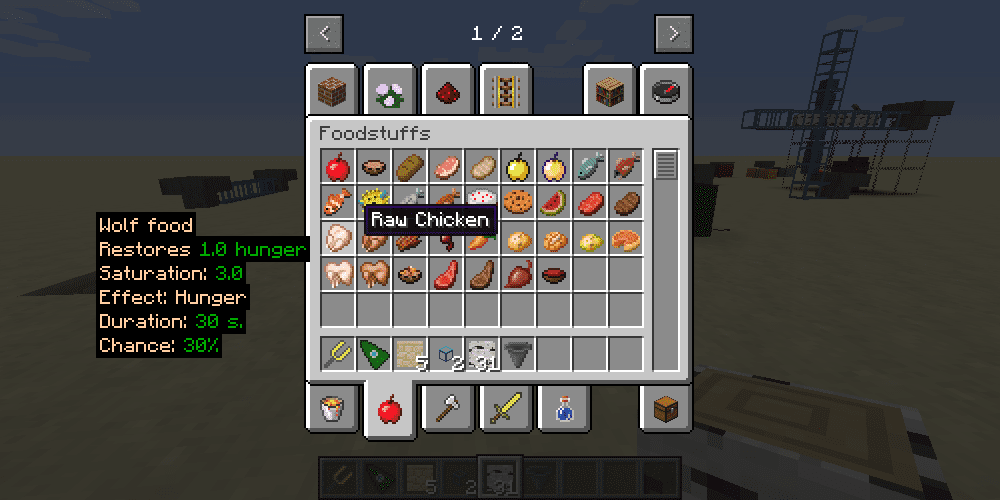Click the green cone item in the hotbar row
The image size is (1000, 500).
coord(374,353)
